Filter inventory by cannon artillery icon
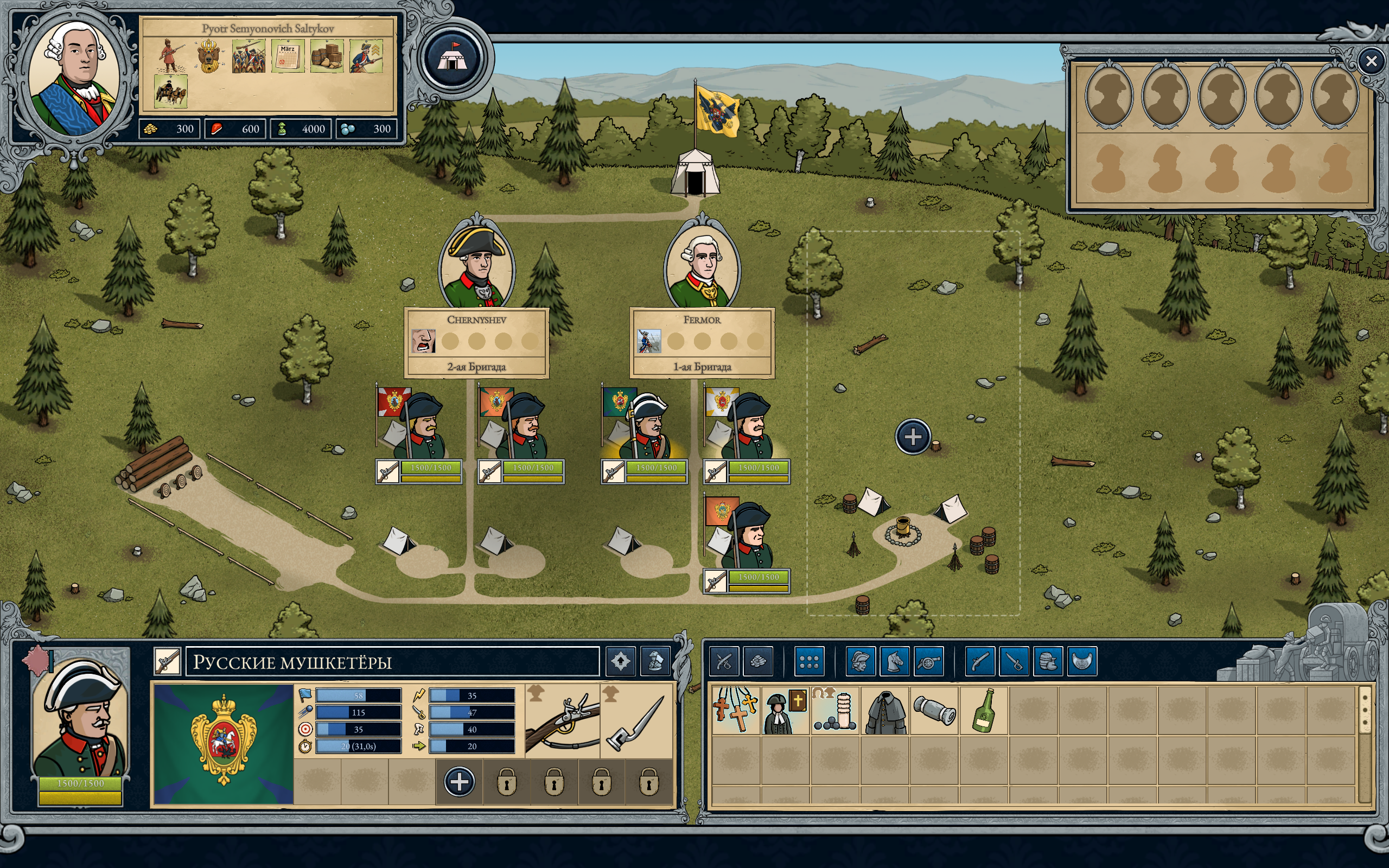The image size is (1389, 868). (929, 661)
